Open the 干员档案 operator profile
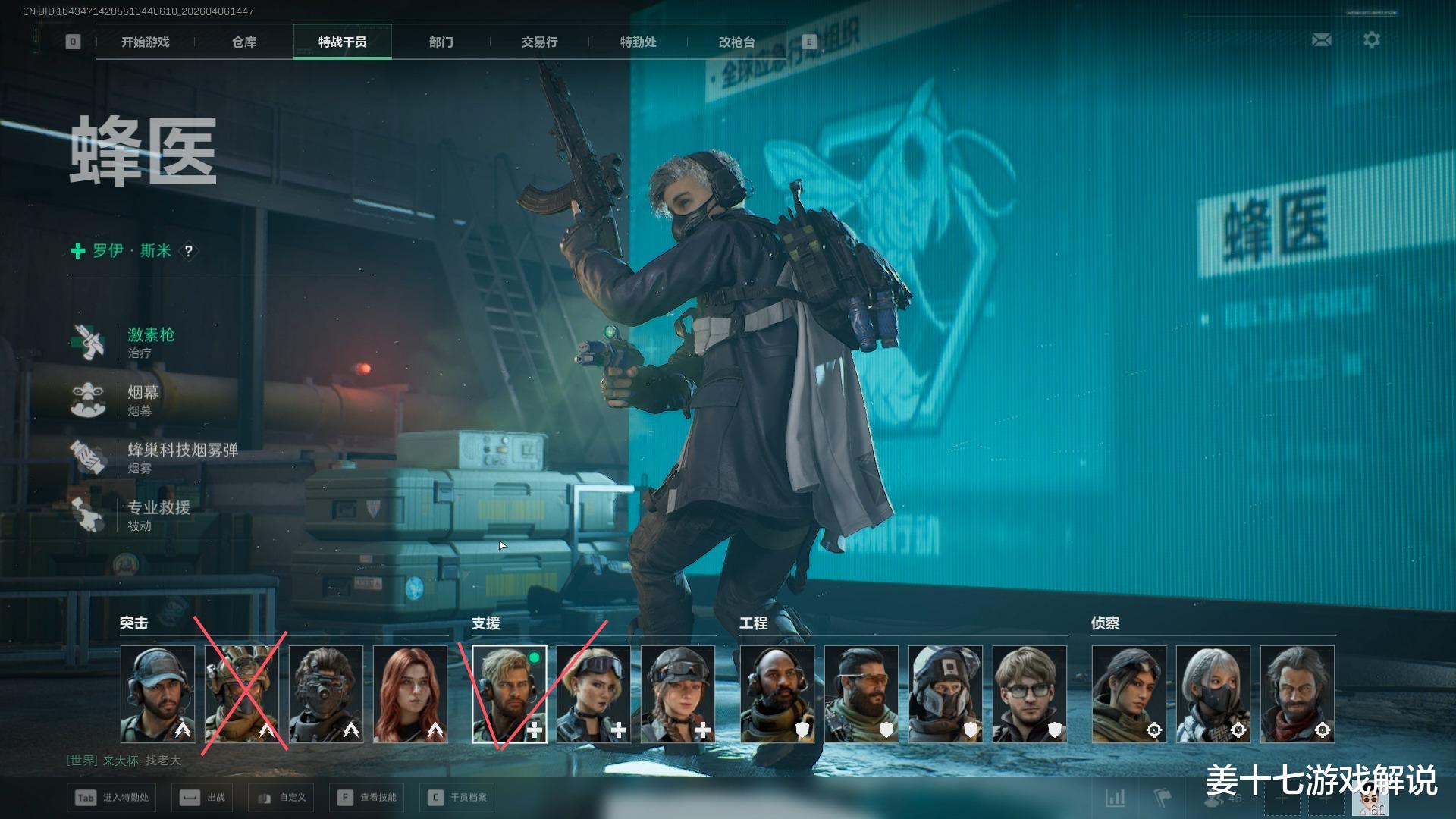Image resolution: width=1456 pixels, height=819 pixels. pyautogui.click(x=460, y=797)
